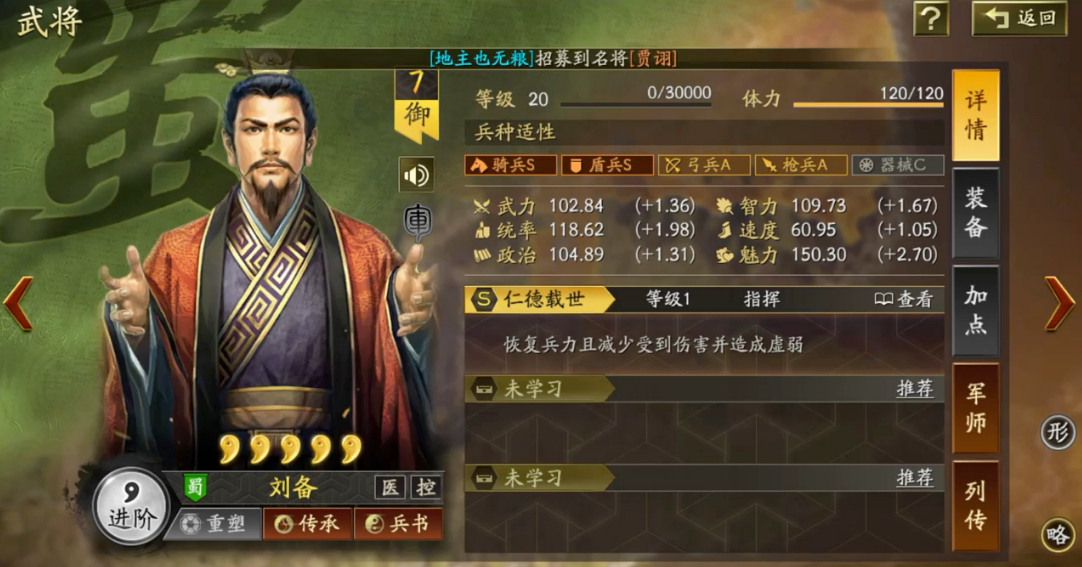Click the round 形 button
The image size is (1082, 567).
[x=1057, y=432]
